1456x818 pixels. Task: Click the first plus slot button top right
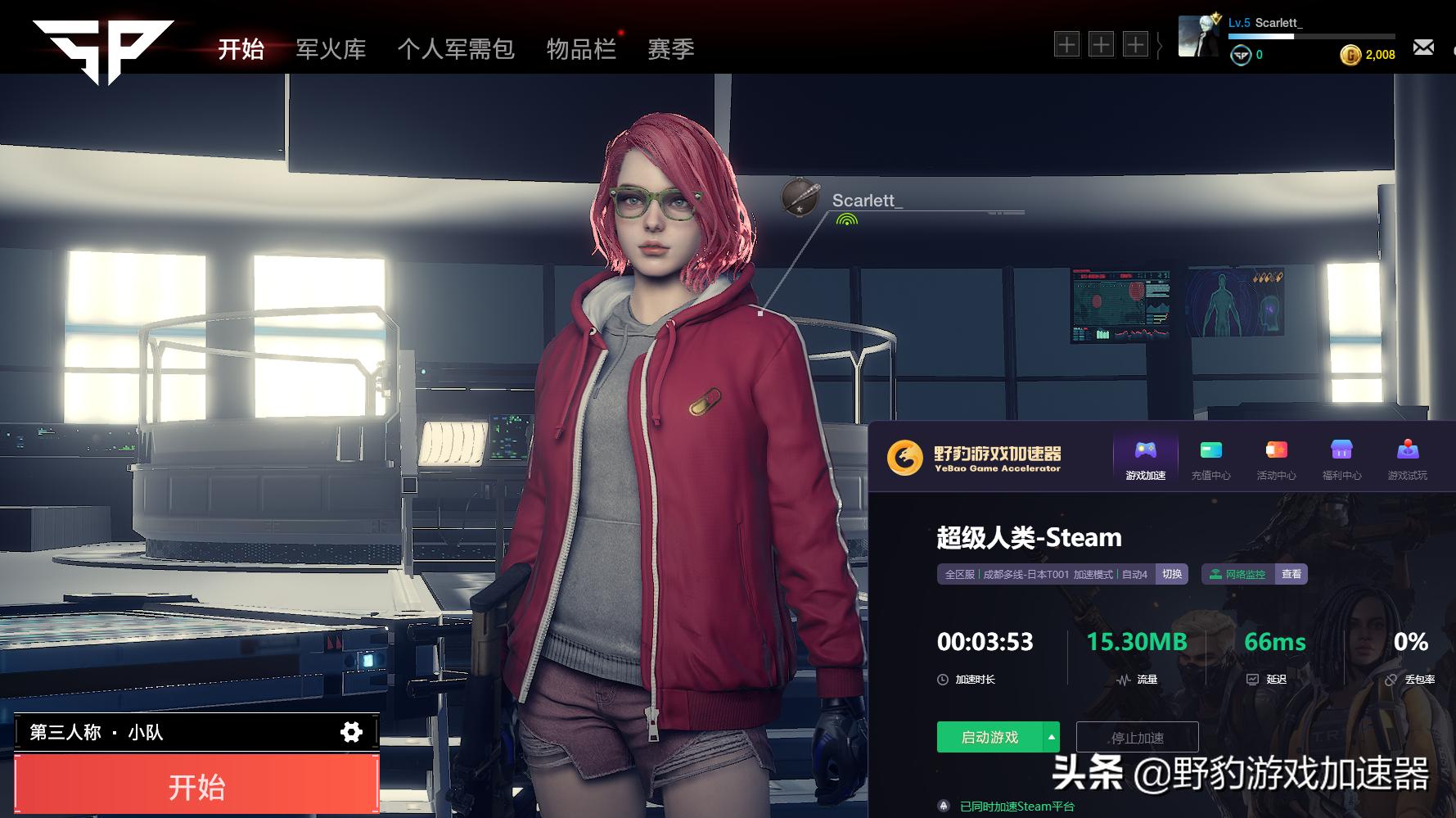coord(1067,45)
